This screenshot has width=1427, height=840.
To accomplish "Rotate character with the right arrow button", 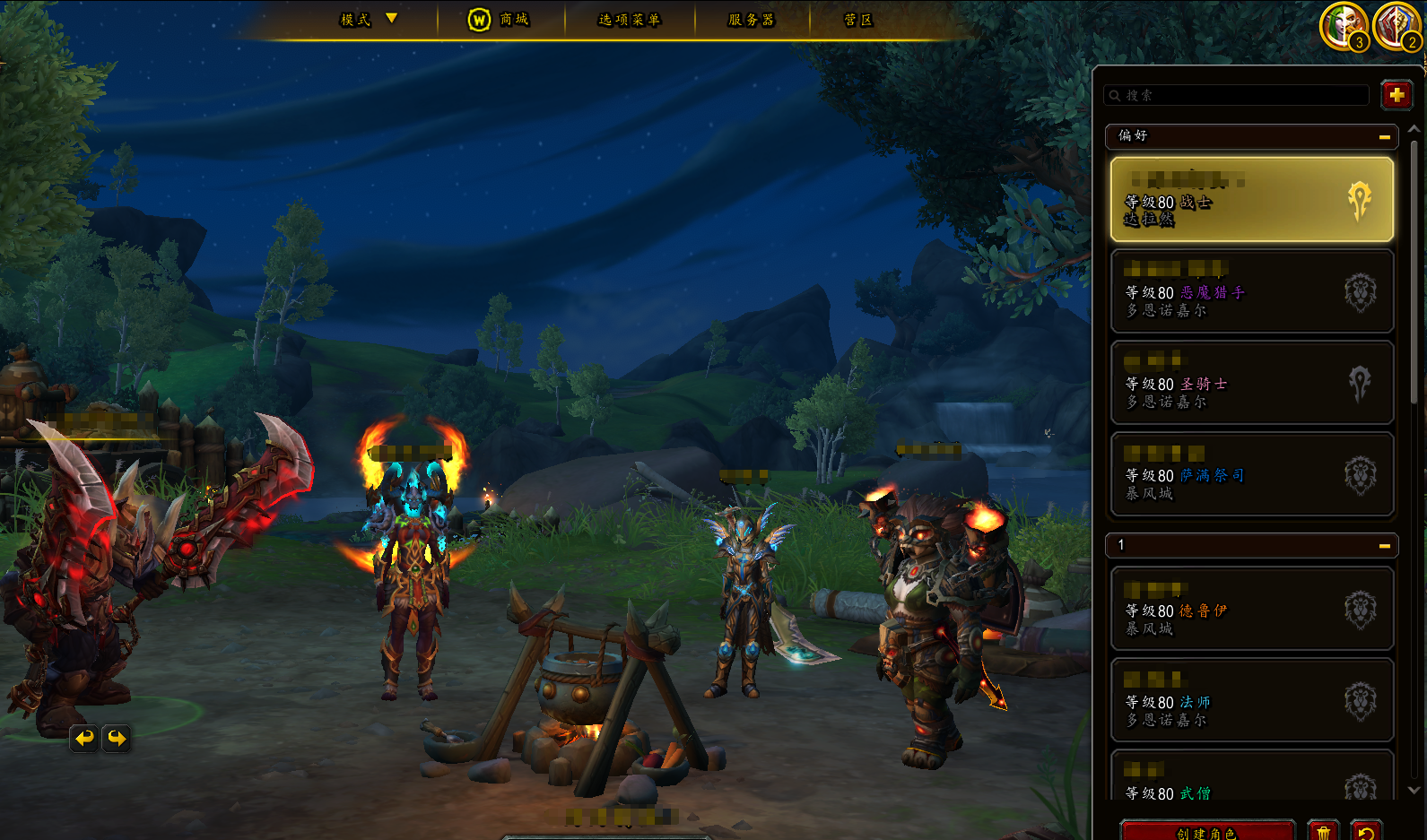I will (x=117, y=738).
